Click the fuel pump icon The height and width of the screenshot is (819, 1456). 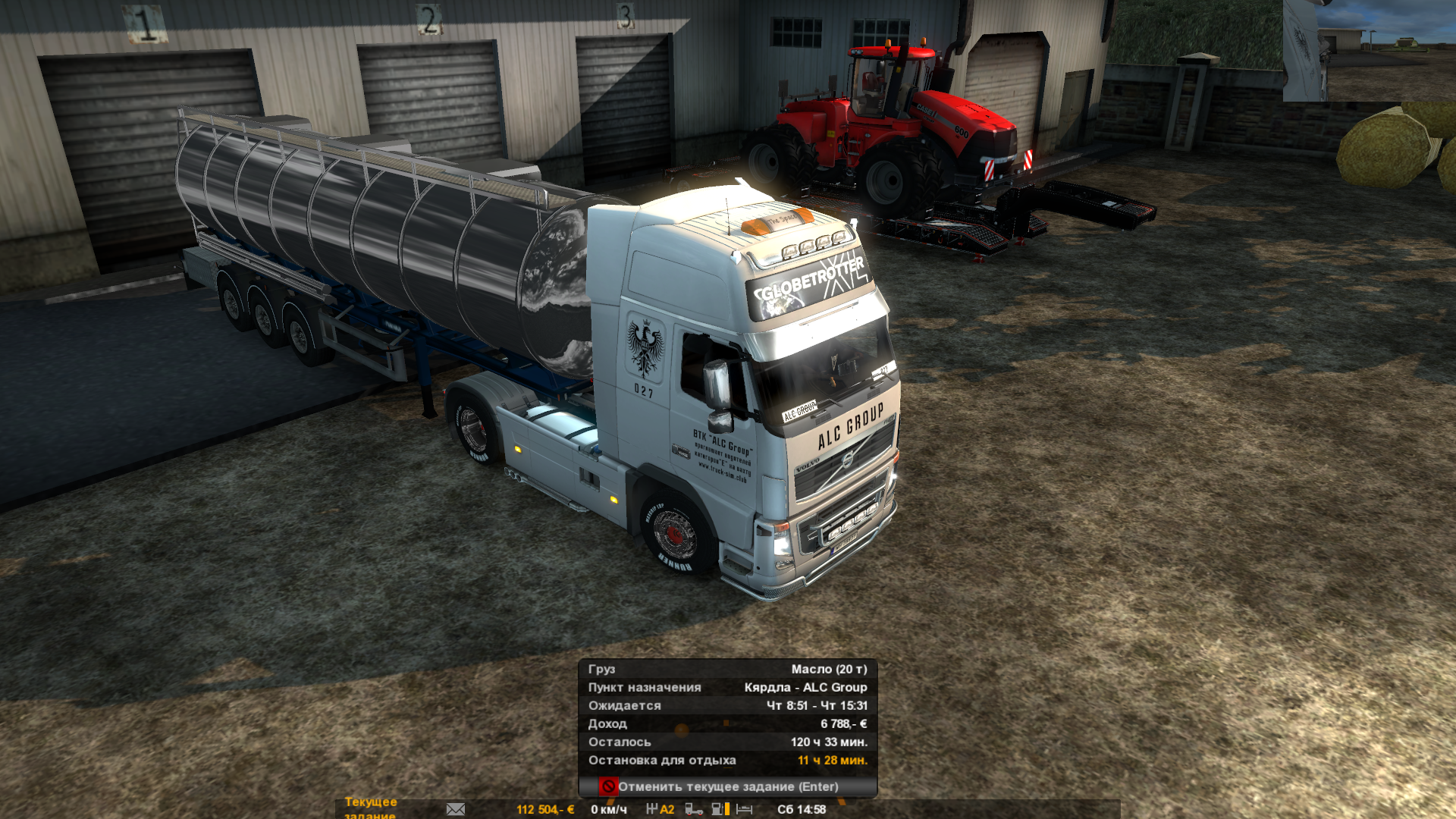(x=718, y=809)
